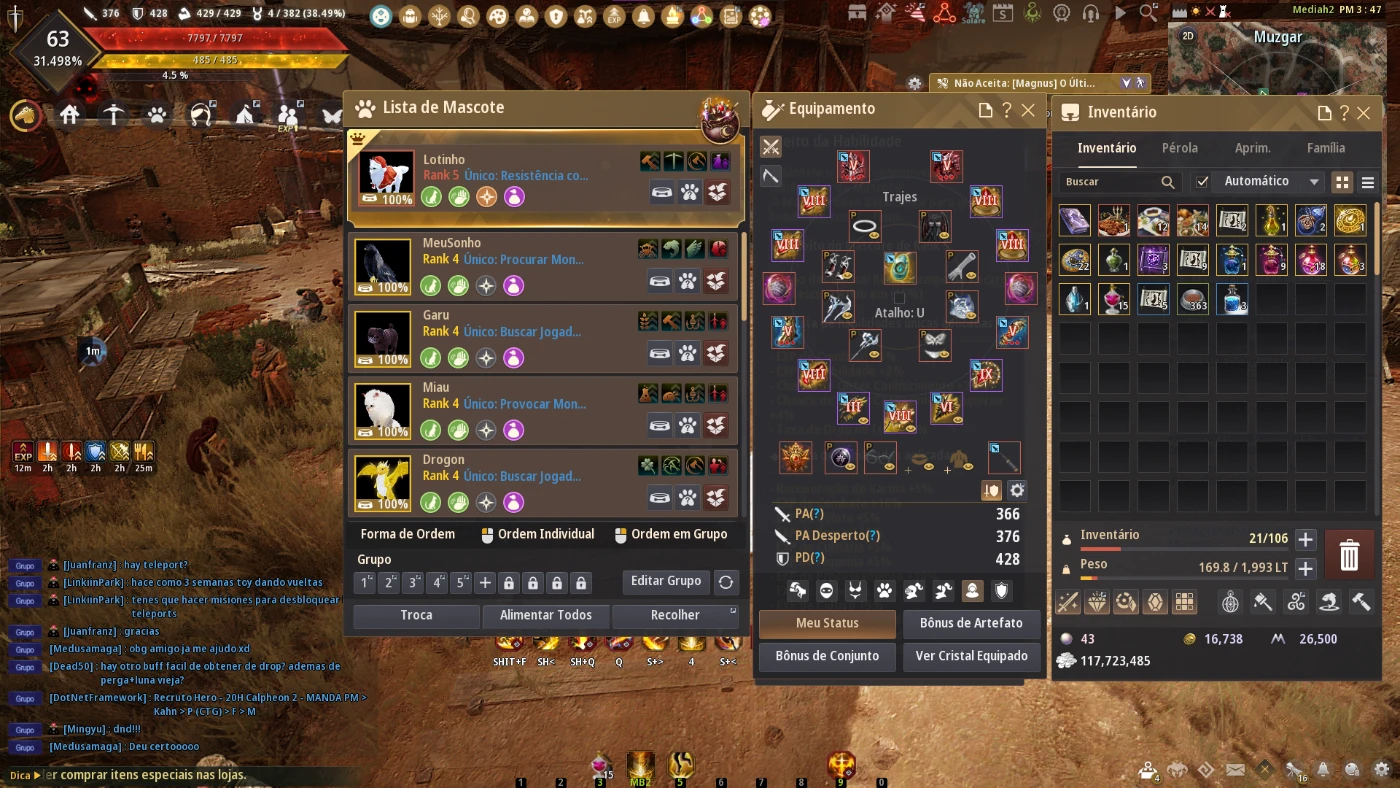View Bônus de Conjunto
The image size is (1400, 788).
827,656
